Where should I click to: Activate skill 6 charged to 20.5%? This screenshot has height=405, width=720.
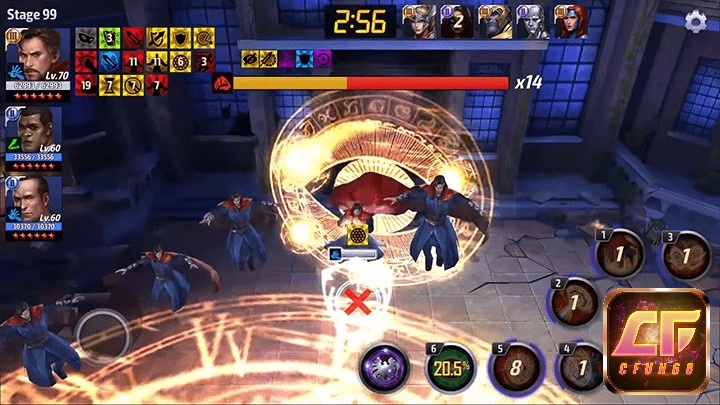pyautogui.click(x=452, y=367)
